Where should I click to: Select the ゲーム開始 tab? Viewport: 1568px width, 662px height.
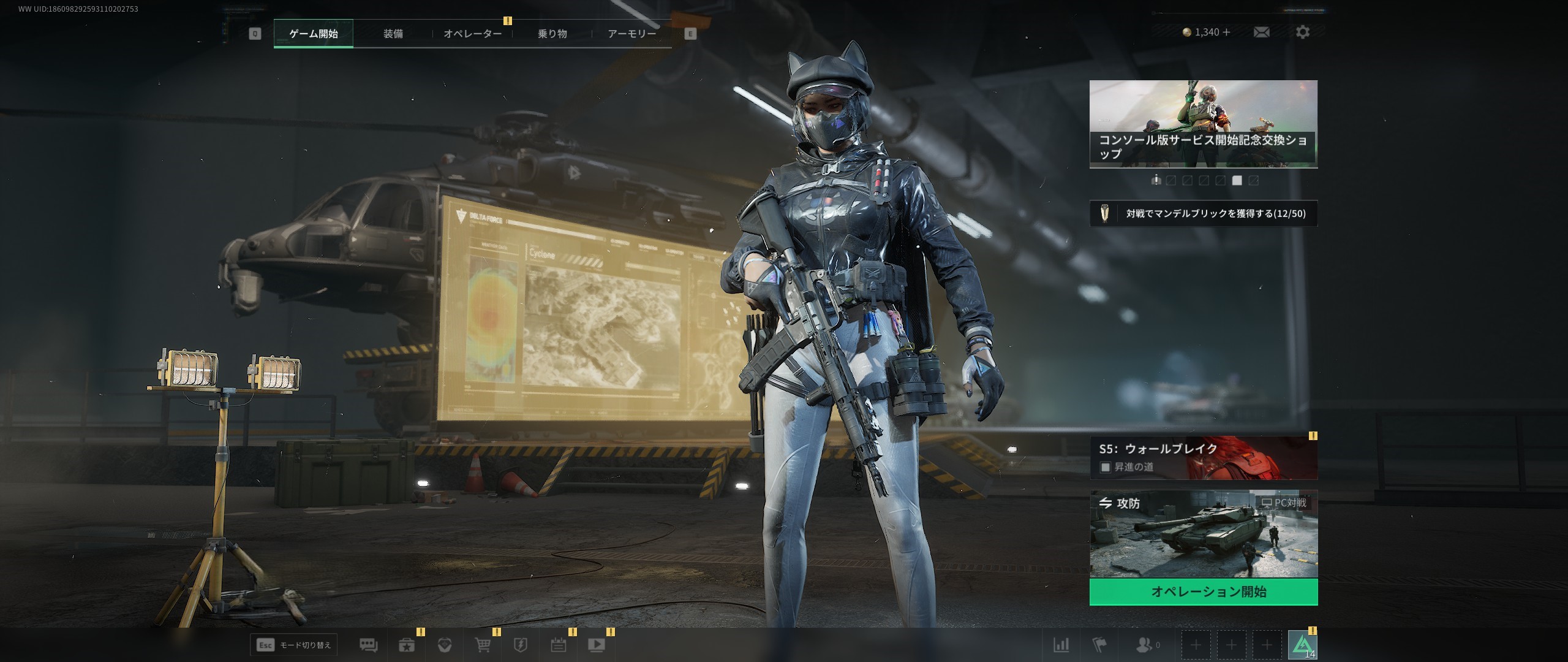point(313,34)
